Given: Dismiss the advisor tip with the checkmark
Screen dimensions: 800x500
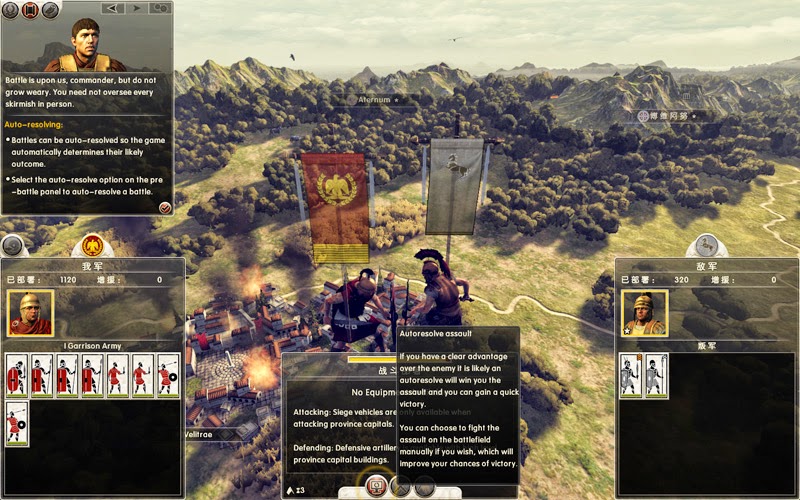Looking at the screenshot, I should pyautogui.click(x=164, y=207).
